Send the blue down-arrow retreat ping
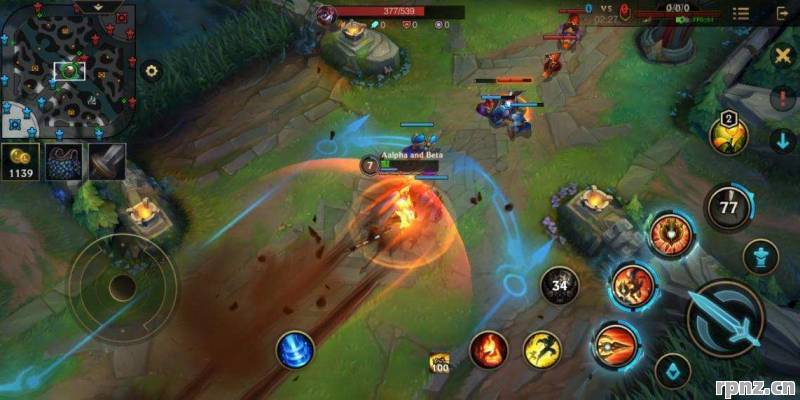 click(x=783, y=140)
